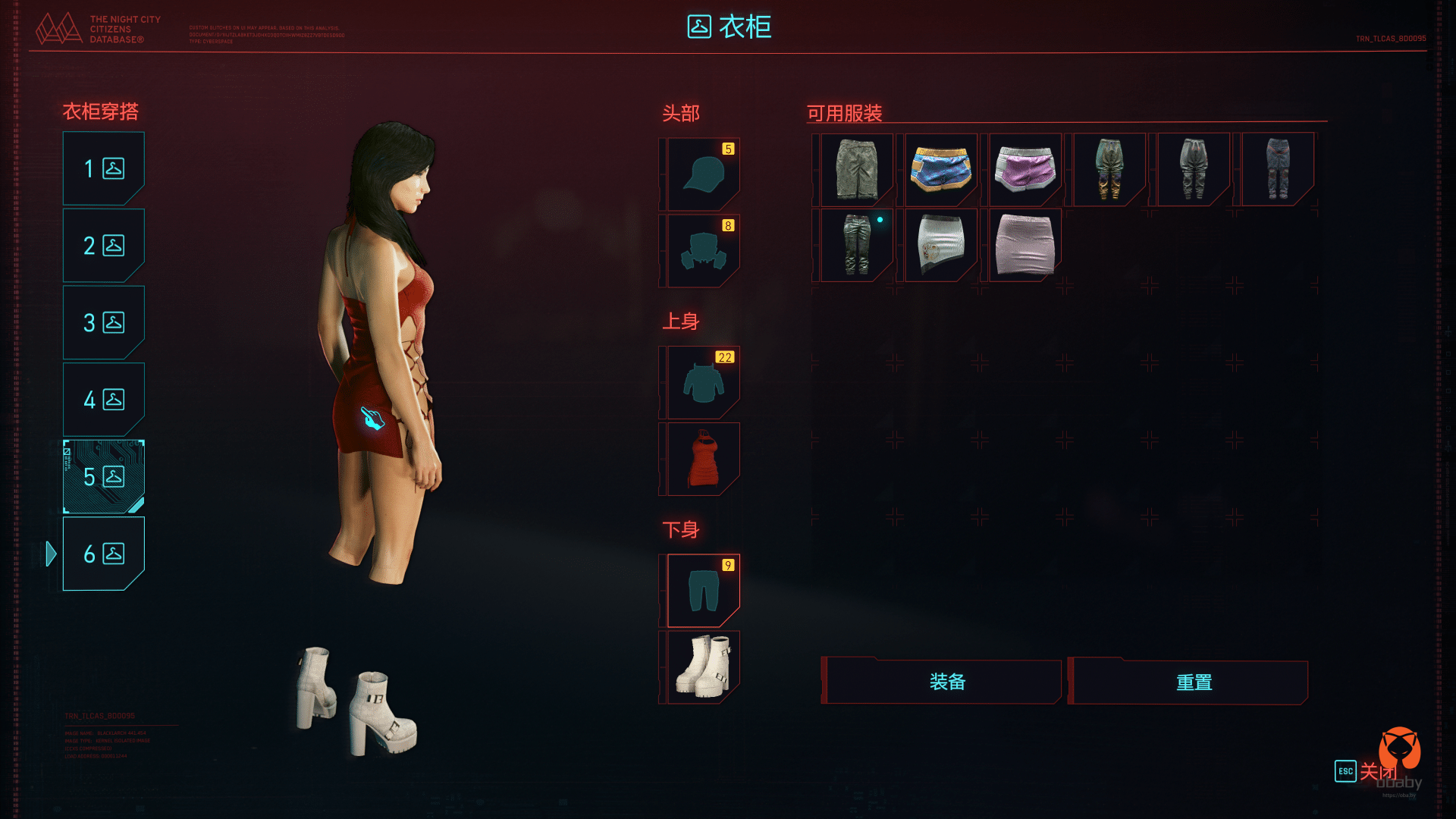Open the outer torso jacket slot
The height and width of the screenshot is (819, 1456).
point(703,383)
